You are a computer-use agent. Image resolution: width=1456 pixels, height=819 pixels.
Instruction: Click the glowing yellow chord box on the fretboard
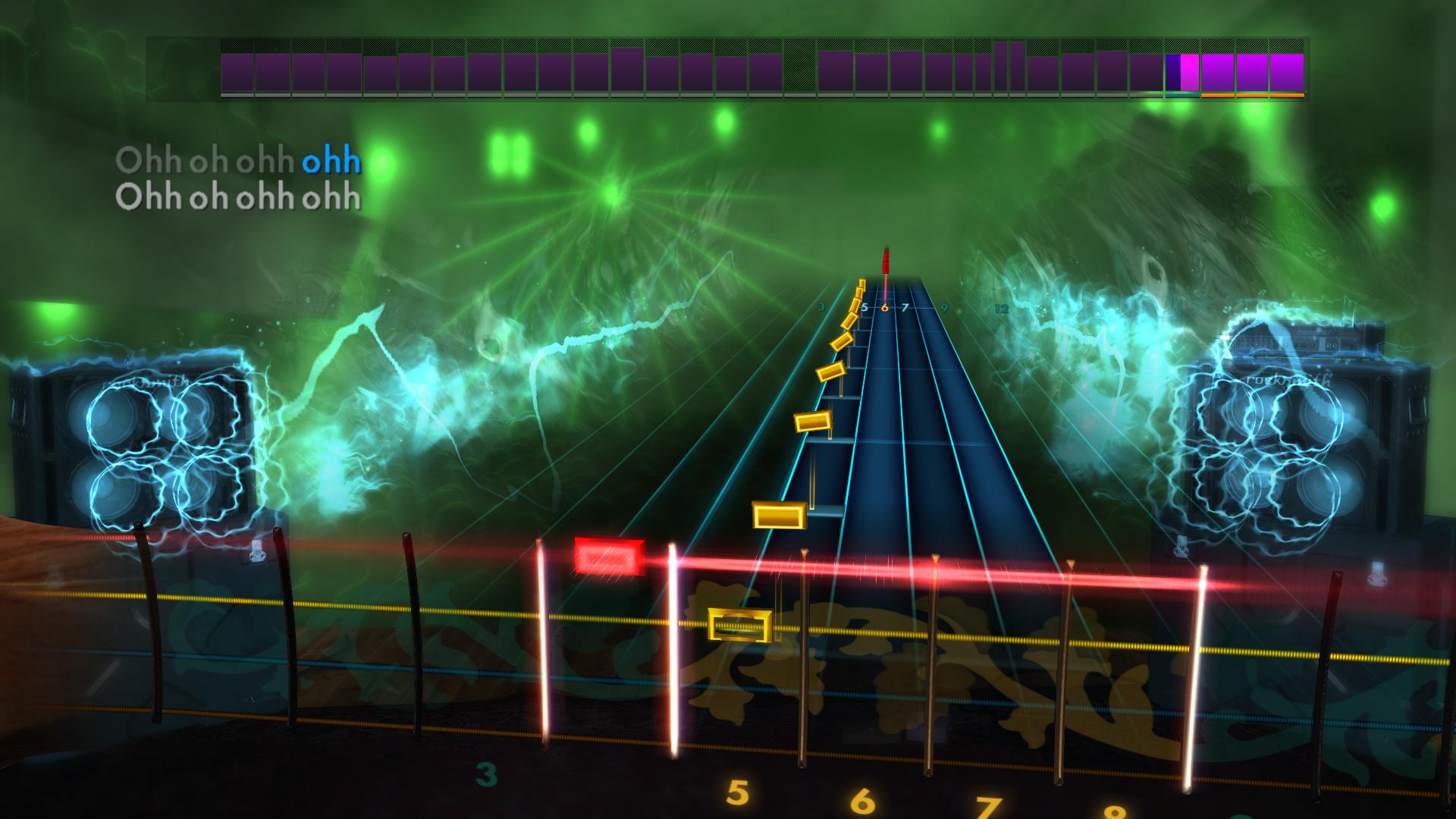(x=739, y=626)
